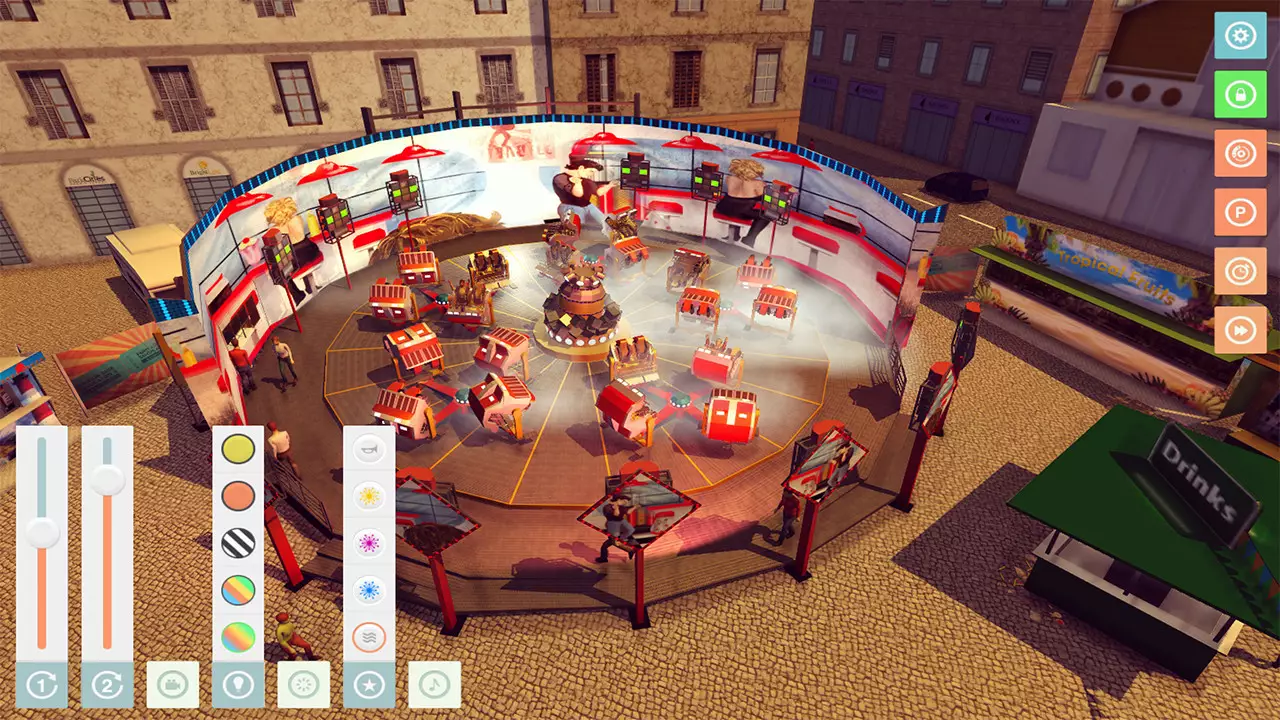Trigger the horn sound effect
Screen dimensions: 1280x720
[369, 448]
